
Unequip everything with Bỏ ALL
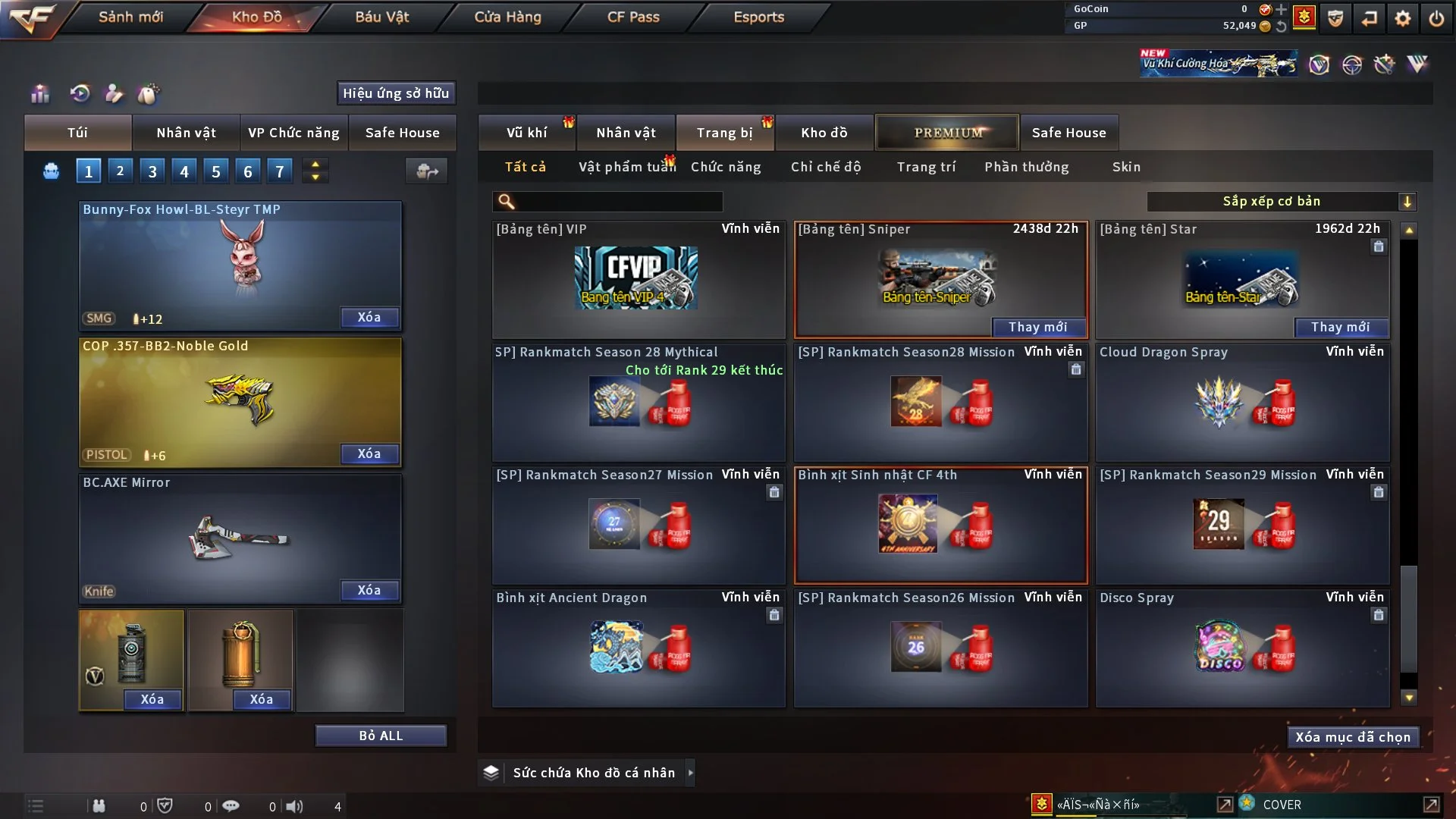[381, 736]
